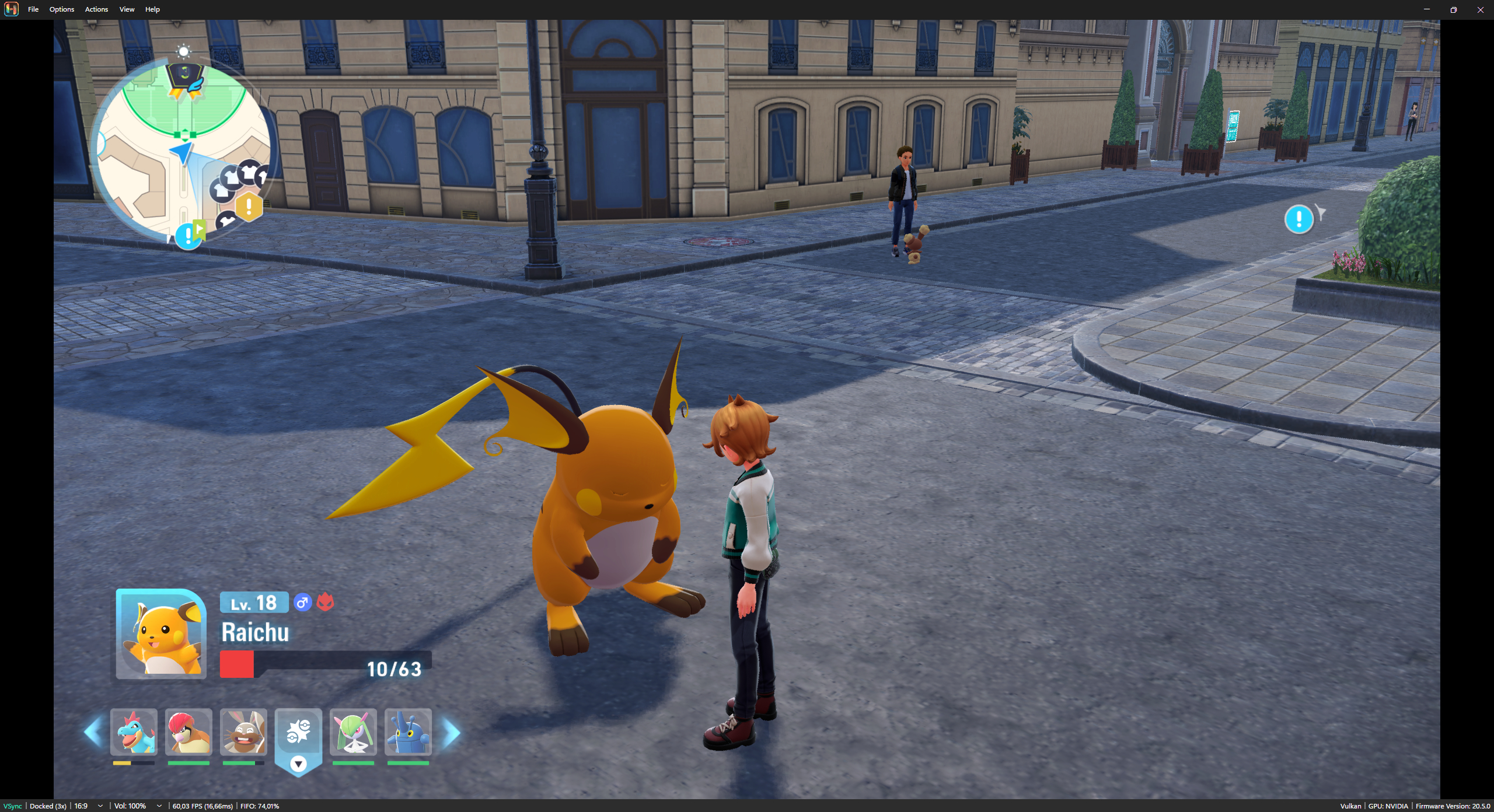Select the Poké Ball switch slot

(298, 734)
